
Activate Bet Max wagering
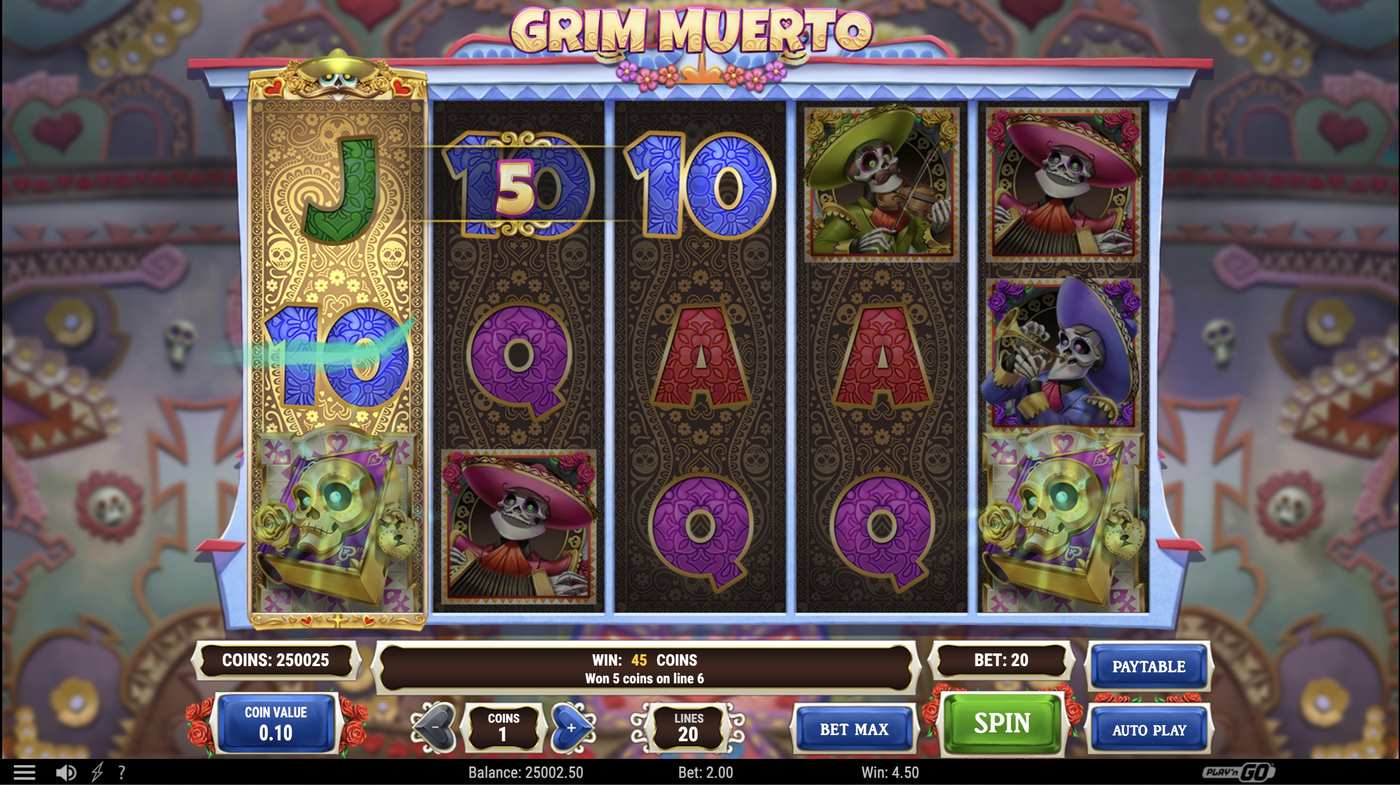tap(854, 729)
